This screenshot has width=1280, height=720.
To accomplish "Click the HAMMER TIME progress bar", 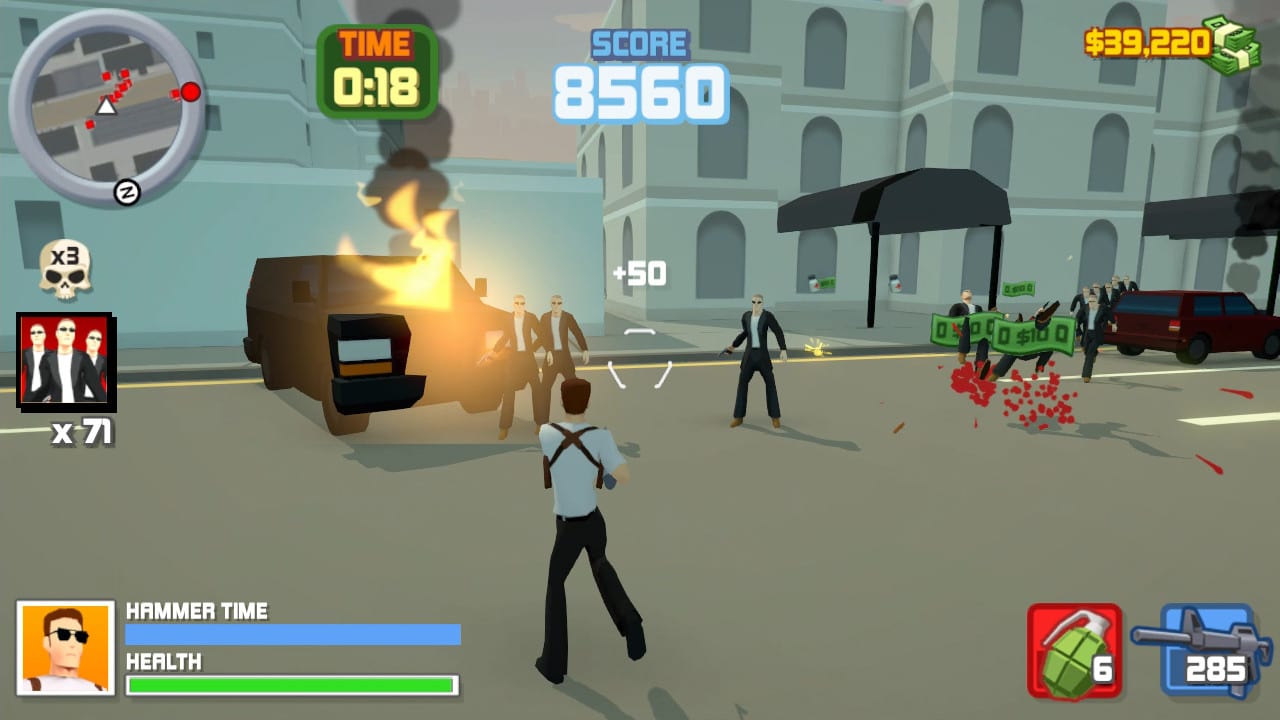I will [292, 635].
